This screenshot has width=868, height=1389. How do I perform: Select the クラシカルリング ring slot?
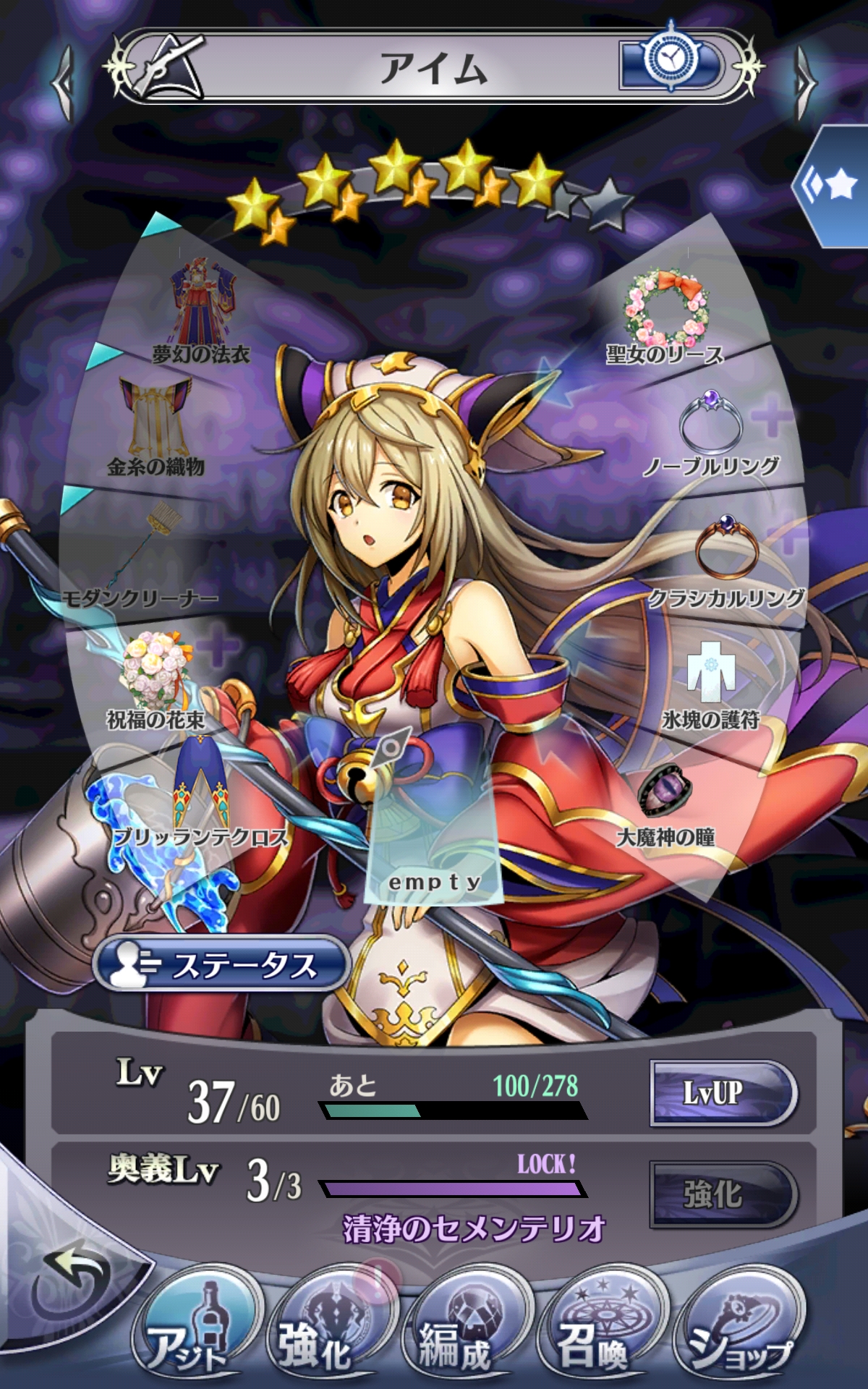[x=727, y=558]
